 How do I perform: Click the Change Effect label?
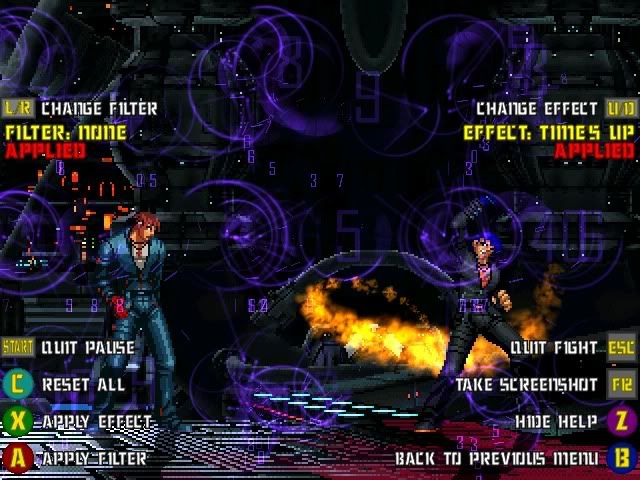click(537, 108)
